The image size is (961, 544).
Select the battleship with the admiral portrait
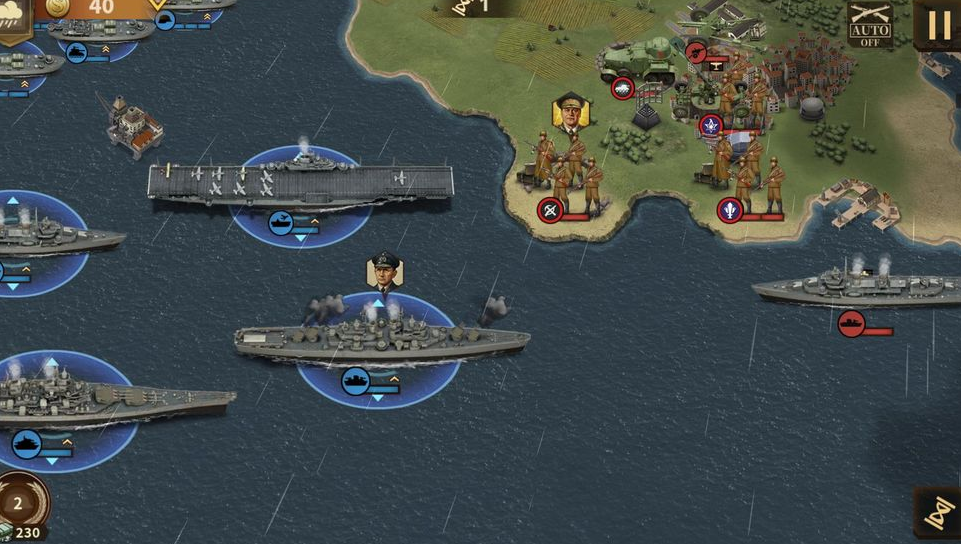[x=380, y=340]
